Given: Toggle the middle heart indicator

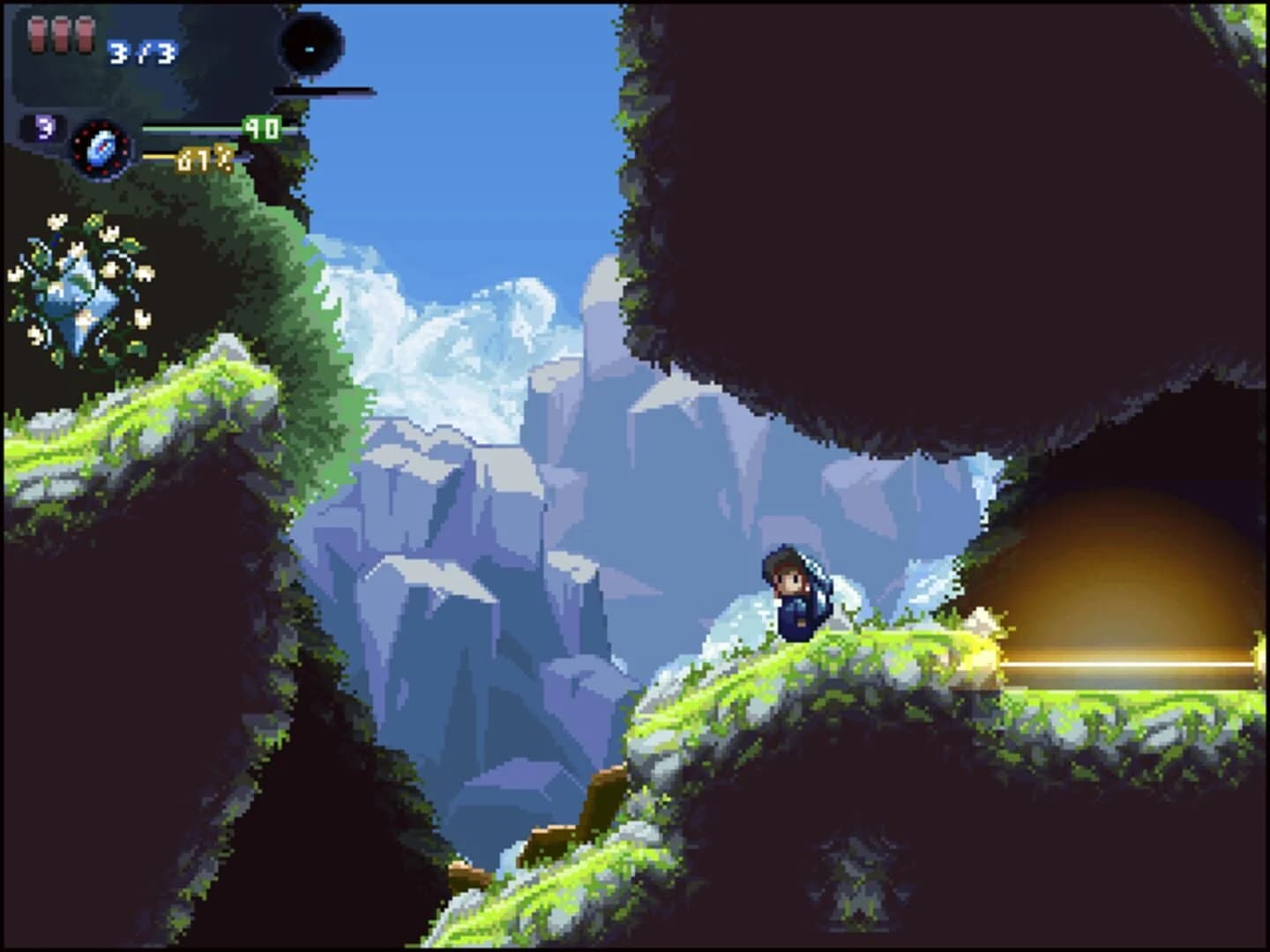Looking at the screenshot, I should pos(62,36).
